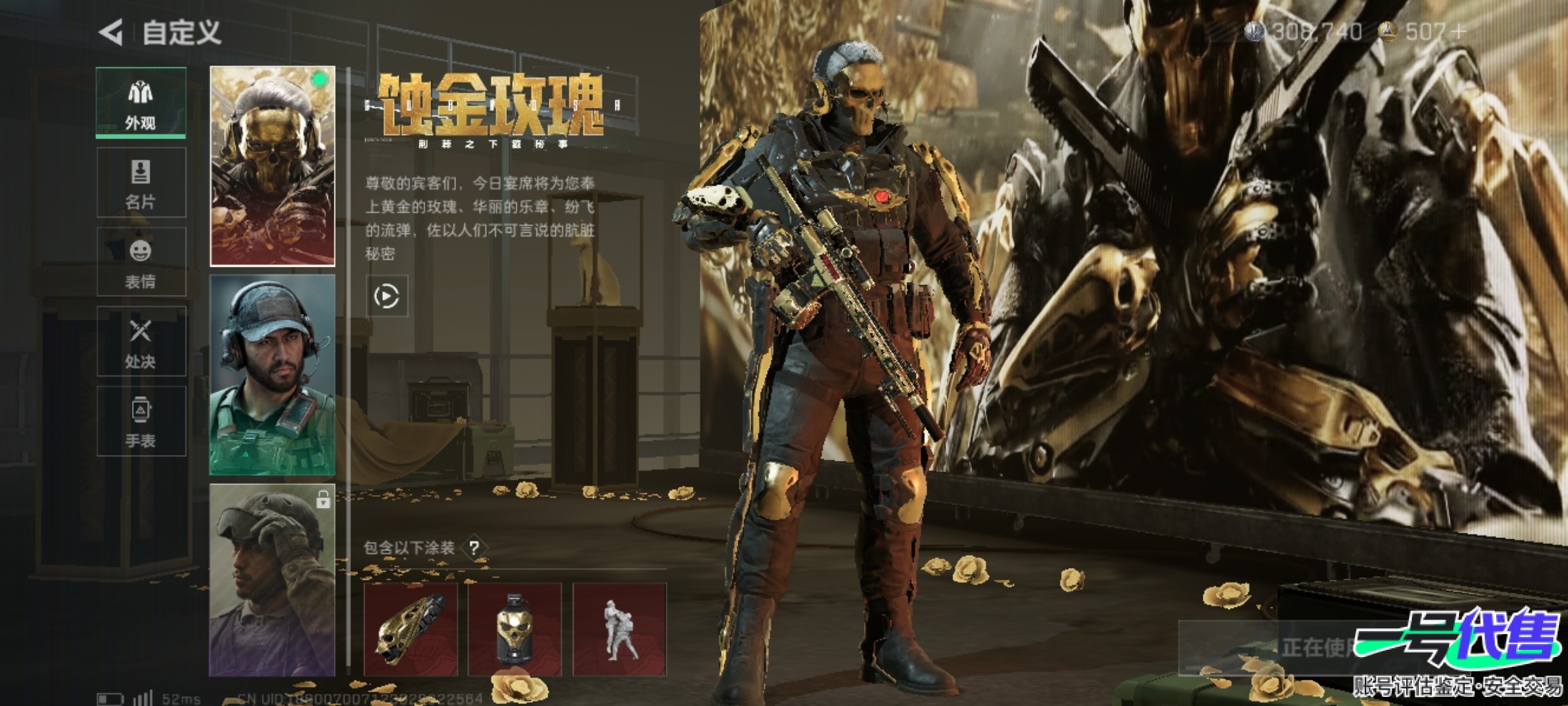Choose the bearded operator with blue cap

coord(272,375)
